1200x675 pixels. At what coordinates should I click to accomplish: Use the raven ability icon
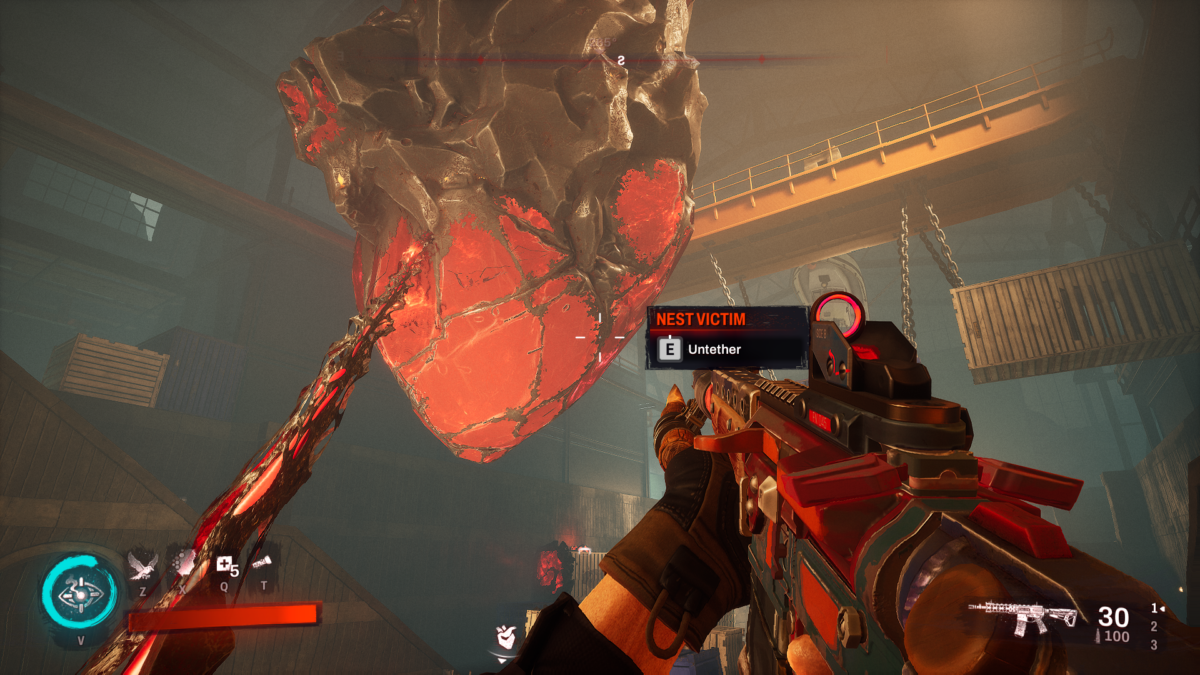click(142, 567)
